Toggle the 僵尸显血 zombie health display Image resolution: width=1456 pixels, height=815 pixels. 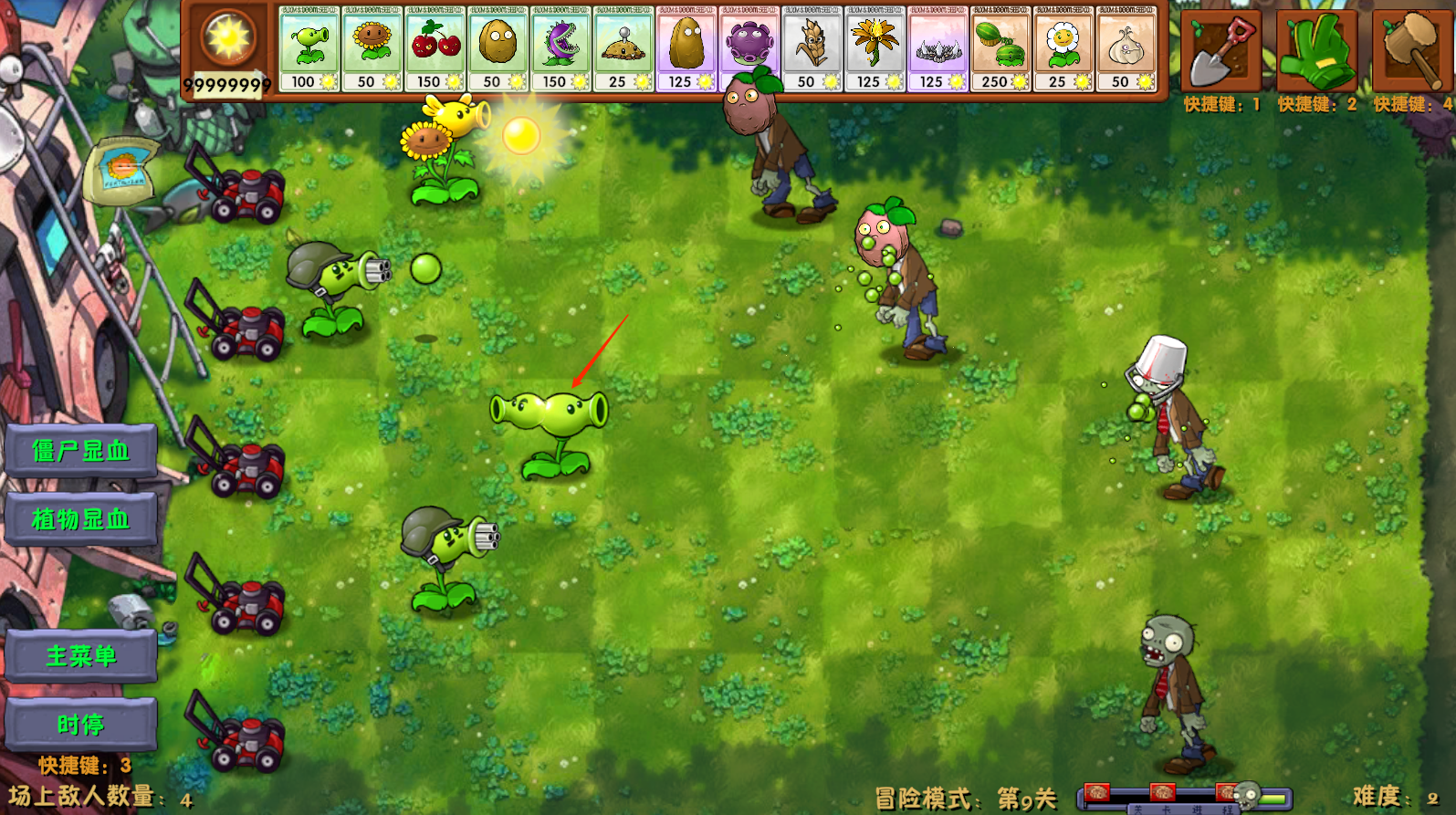[x=81, y=451]
